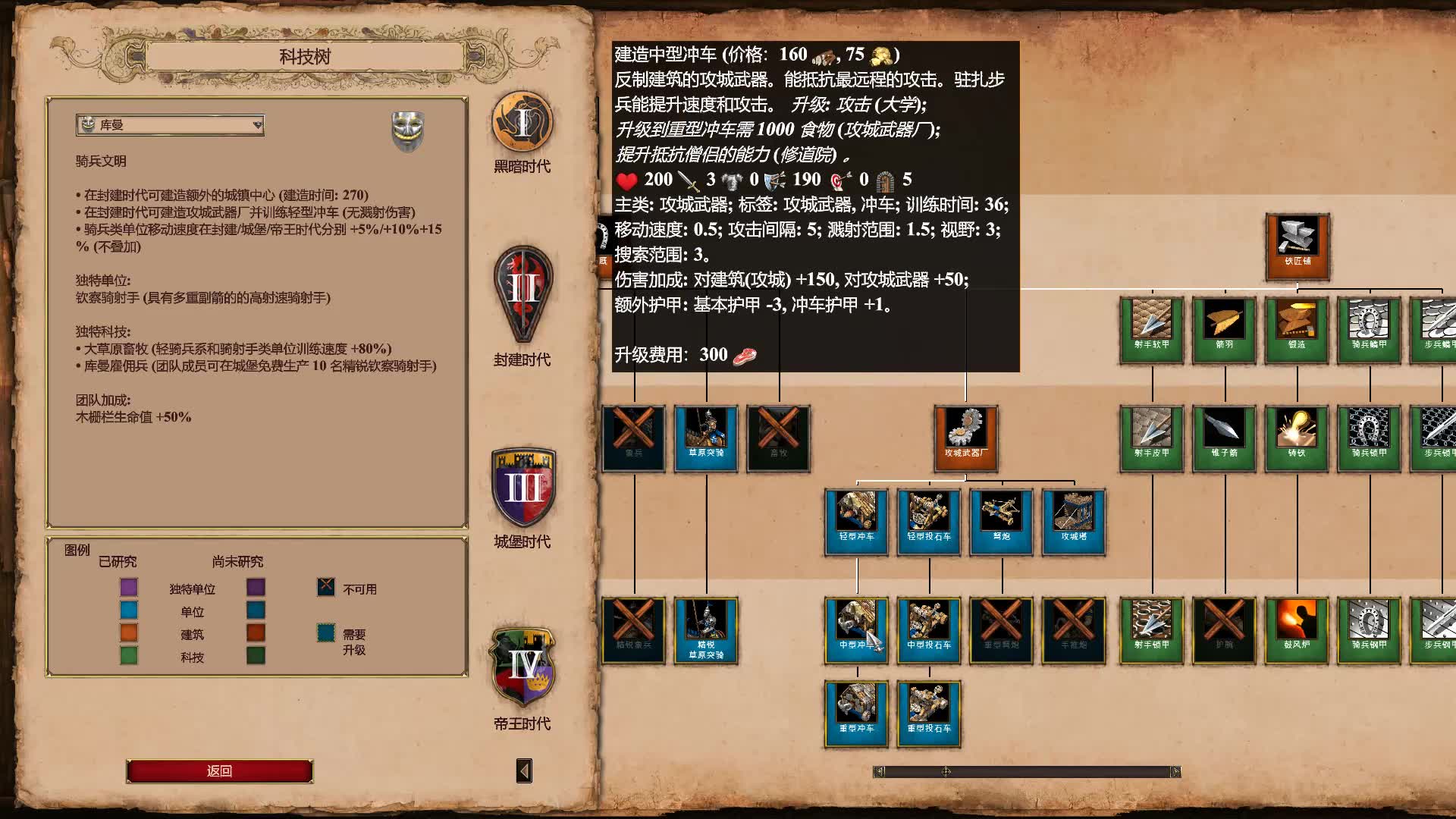Click the 轻型冲车 unit icon

(x=855, y=521)
